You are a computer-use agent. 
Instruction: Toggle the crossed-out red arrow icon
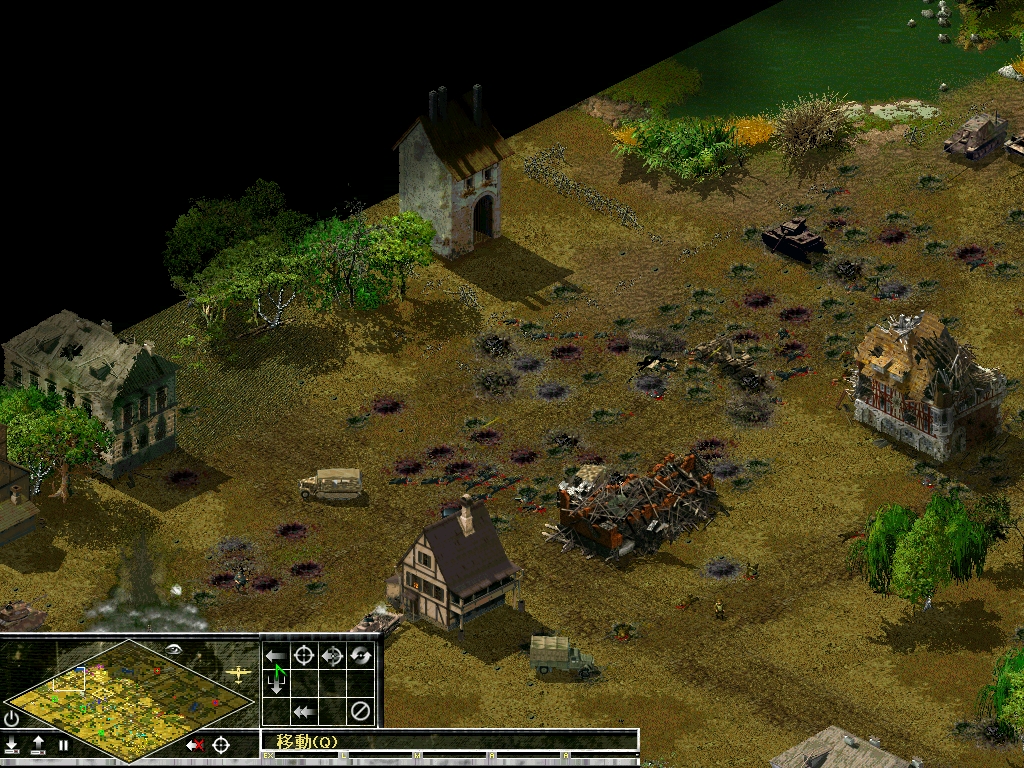195,745
